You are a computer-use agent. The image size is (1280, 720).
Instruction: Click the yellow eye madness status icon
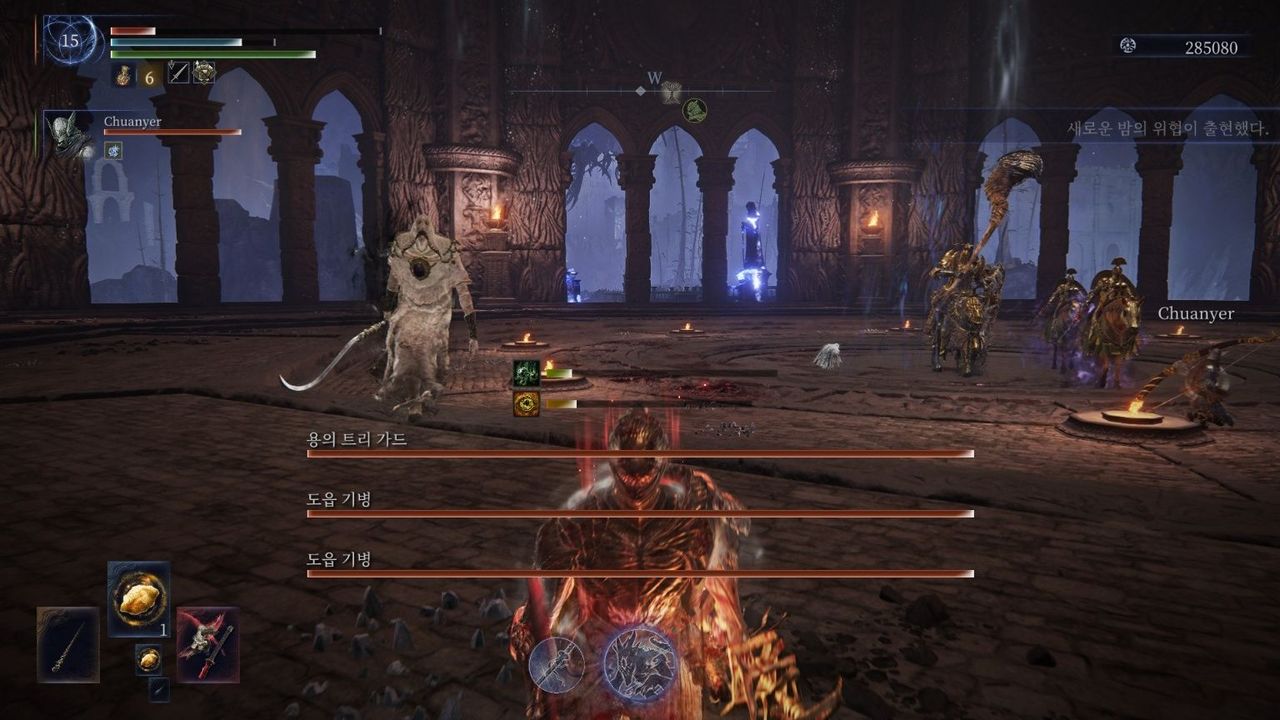[526, 403]
